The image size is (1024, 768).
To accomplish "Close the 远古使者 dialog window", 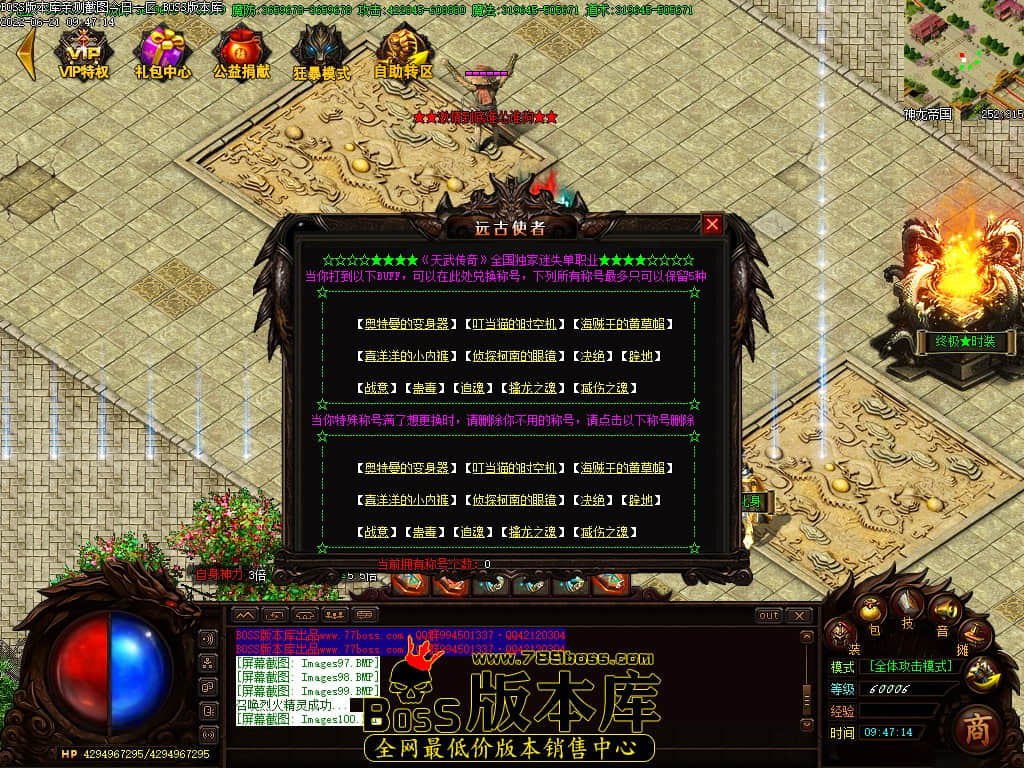I will (x=712, y=224).
